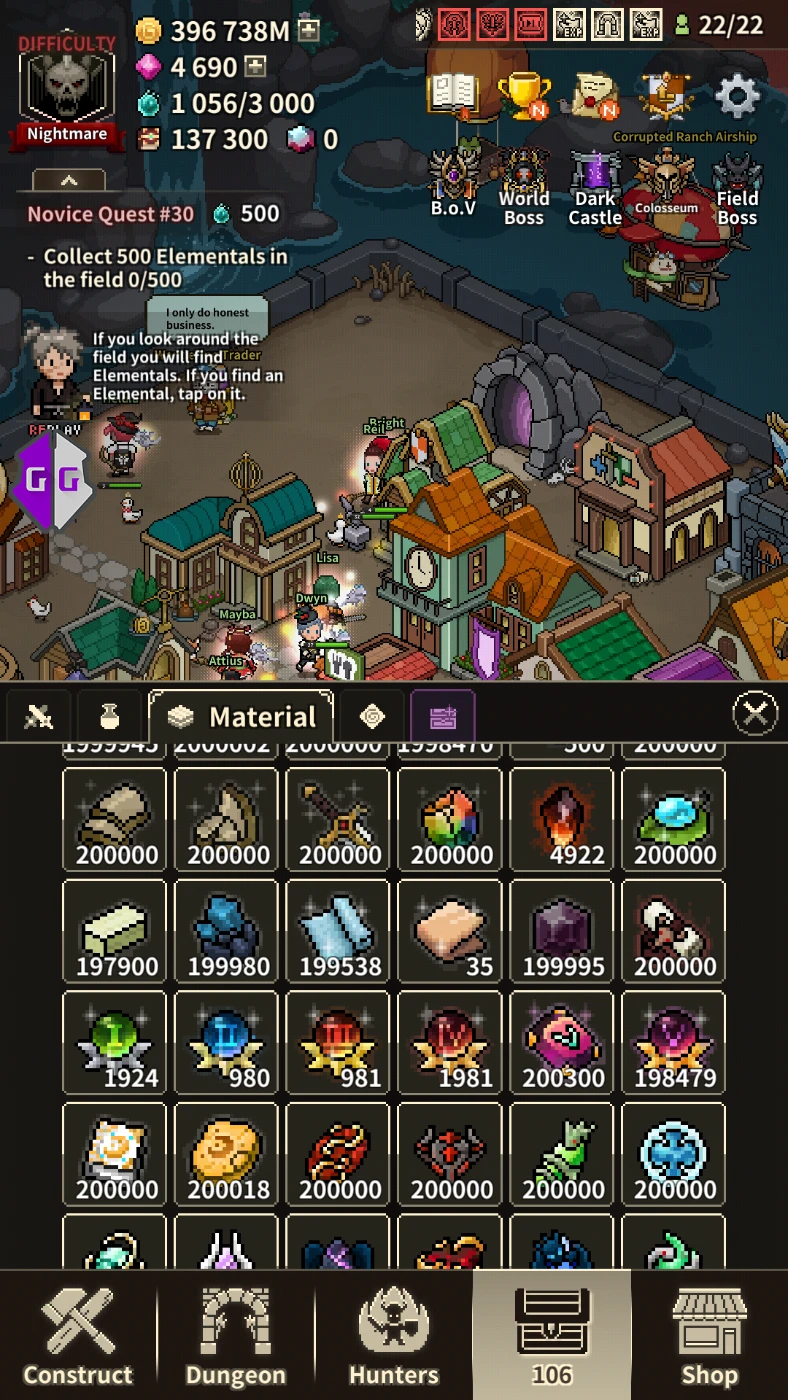Viewport: 788px width, 1400px height.
Task: Open the trophy achievements icon
Action: click(523, 95)
